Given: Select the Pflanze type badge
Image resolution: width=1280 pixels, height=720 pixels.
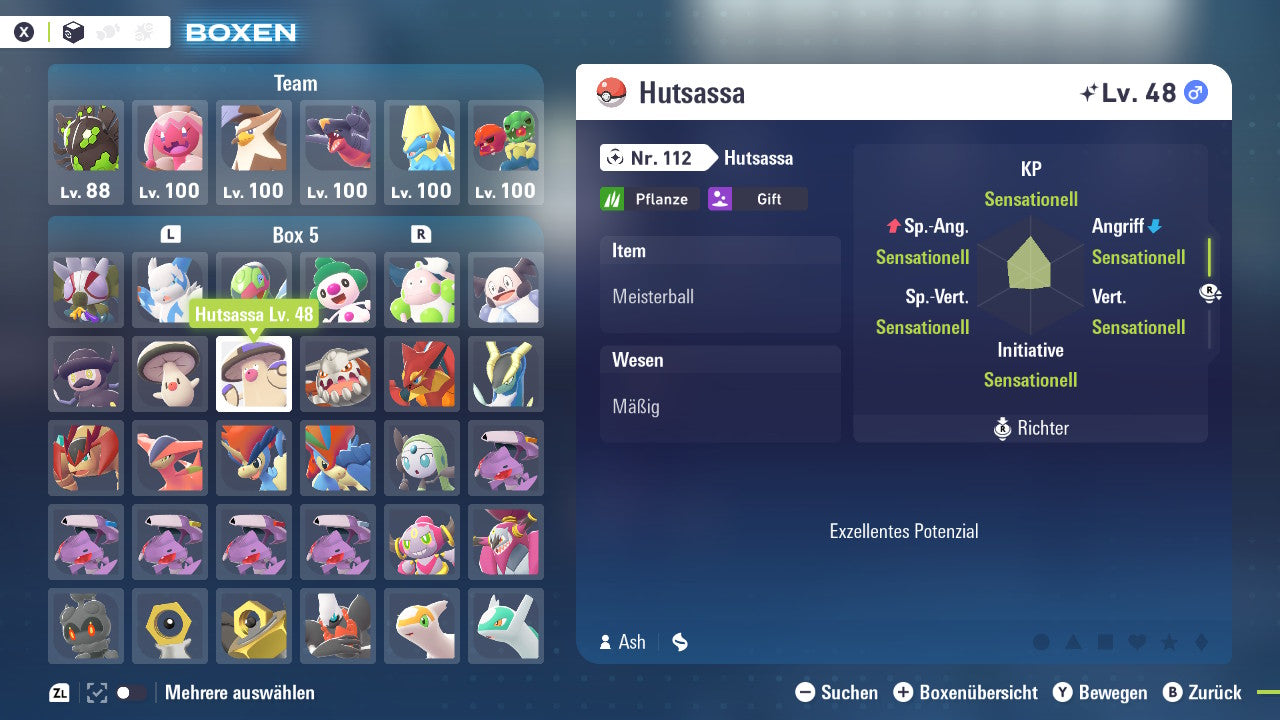Looking at the screenshot, I should 649,199.
